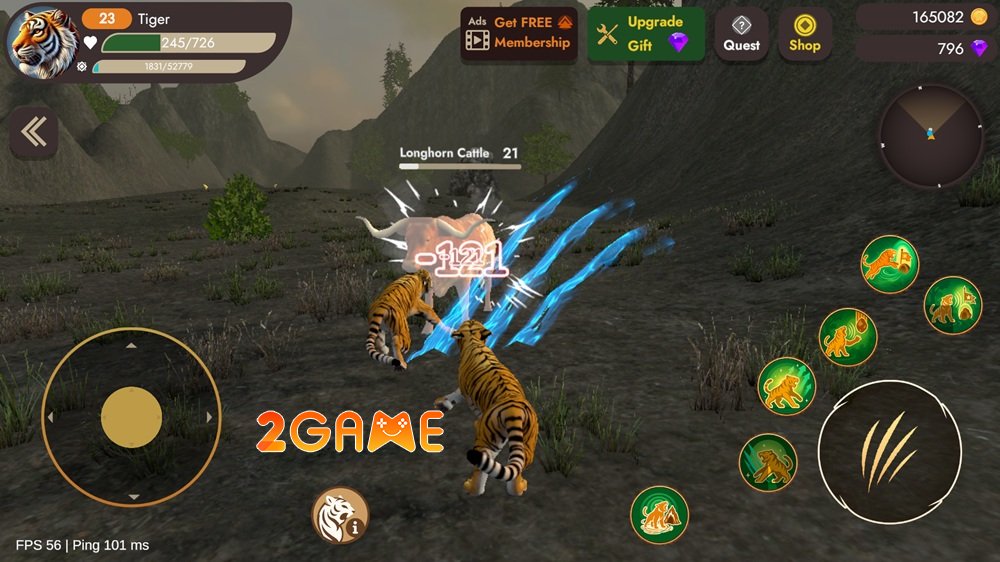This screenshot has width=1000, height=562.
Task: Activate the leaping tiger with flag skill
Action: click(889, 264)
